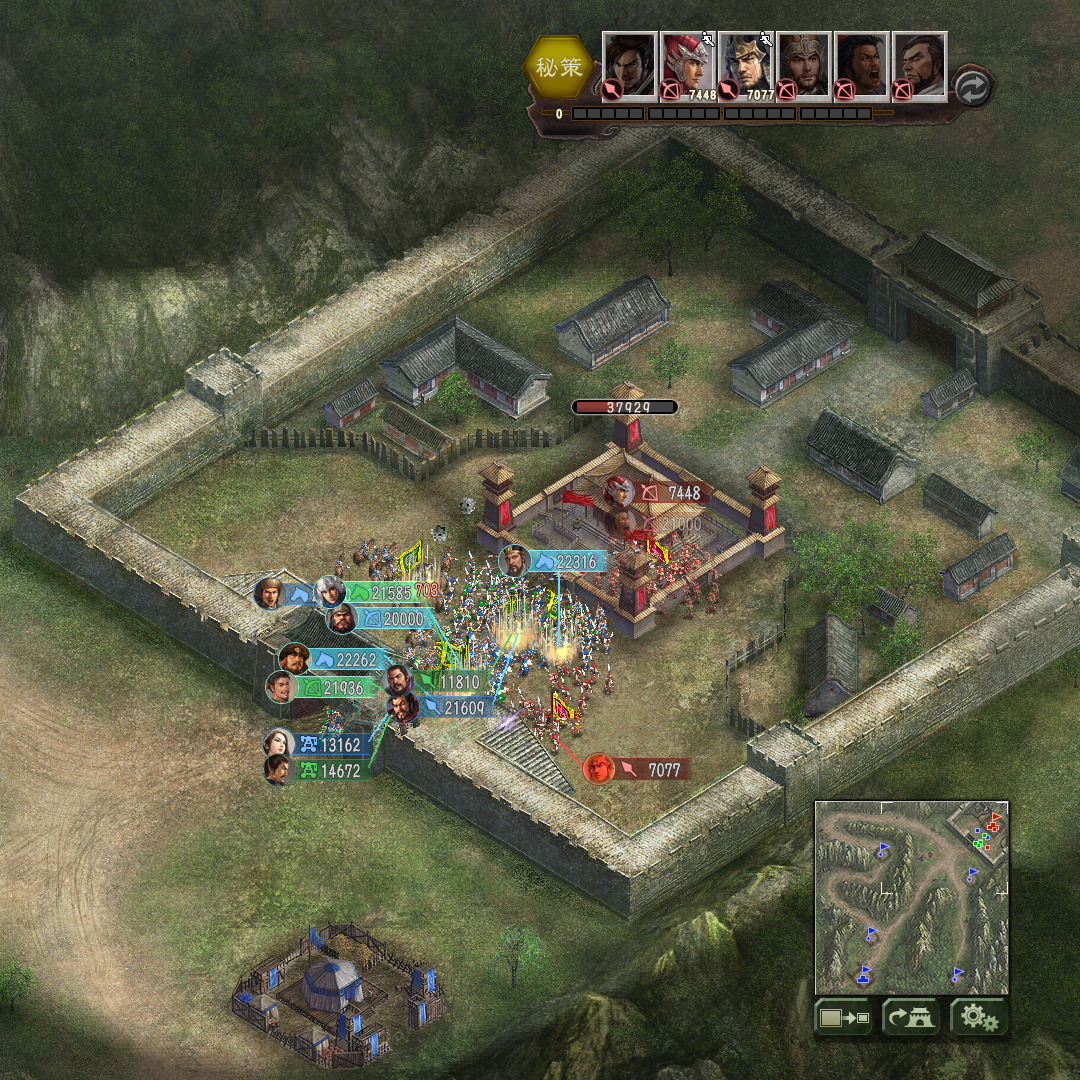Image resolution: width=1080 pixels, height=1080 pixels.
Task: Select the red-helmeted officer portrait with 7448
Action: [x=687, y=65]
